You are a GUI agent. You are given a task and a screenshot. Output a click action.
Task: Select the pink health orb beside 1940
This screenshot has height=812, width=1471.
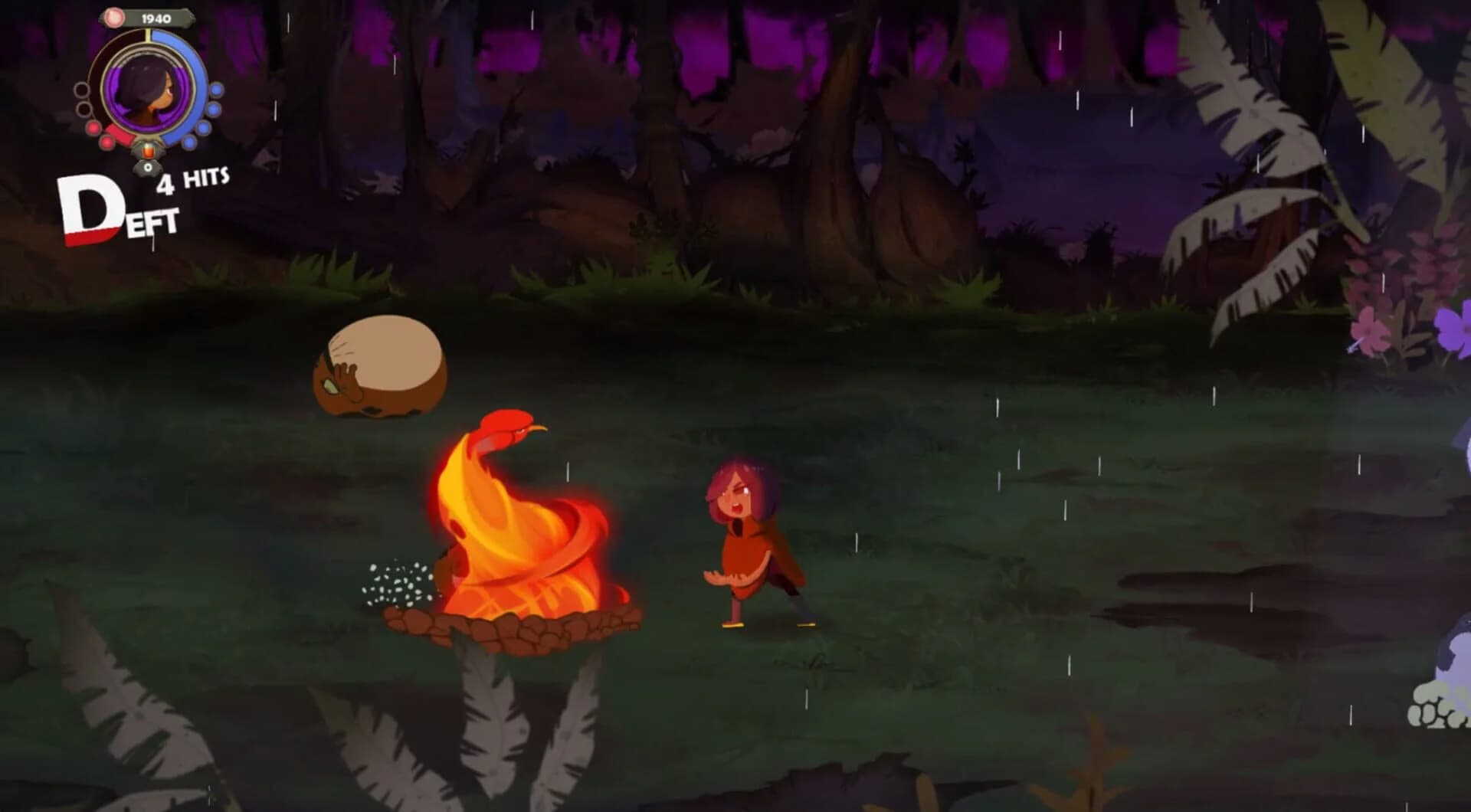coord(114,18)
